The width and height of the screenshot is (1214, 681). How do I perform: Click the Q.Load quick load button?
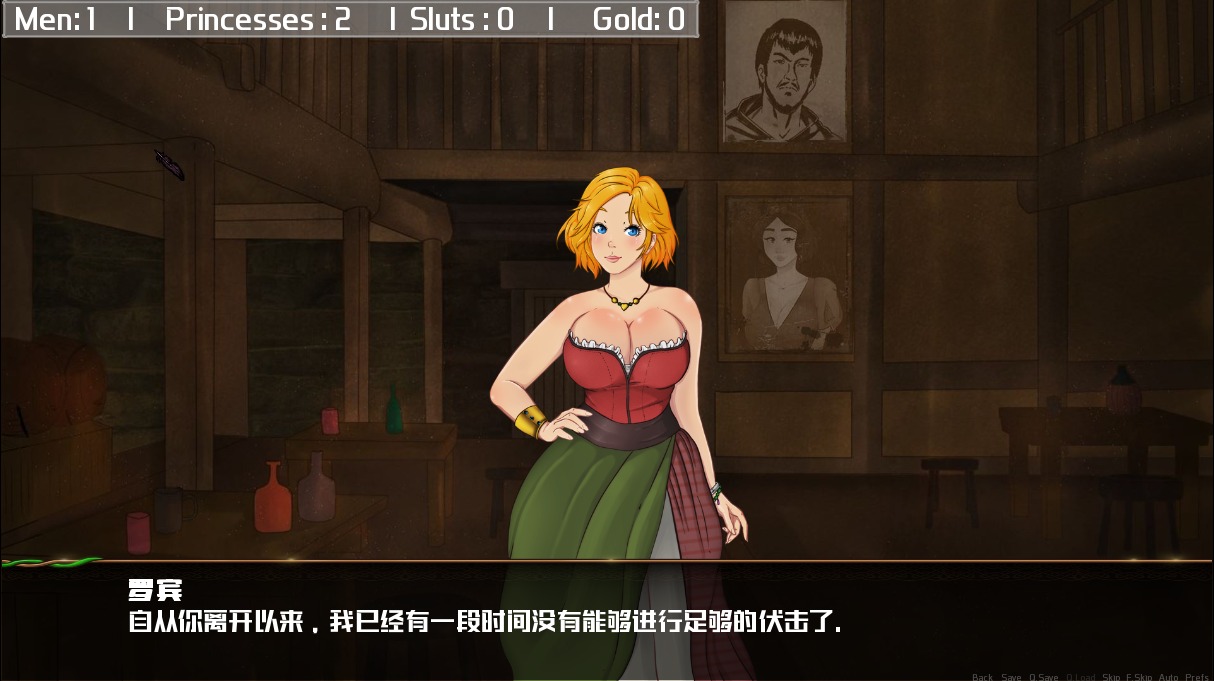click(1080, 677)
